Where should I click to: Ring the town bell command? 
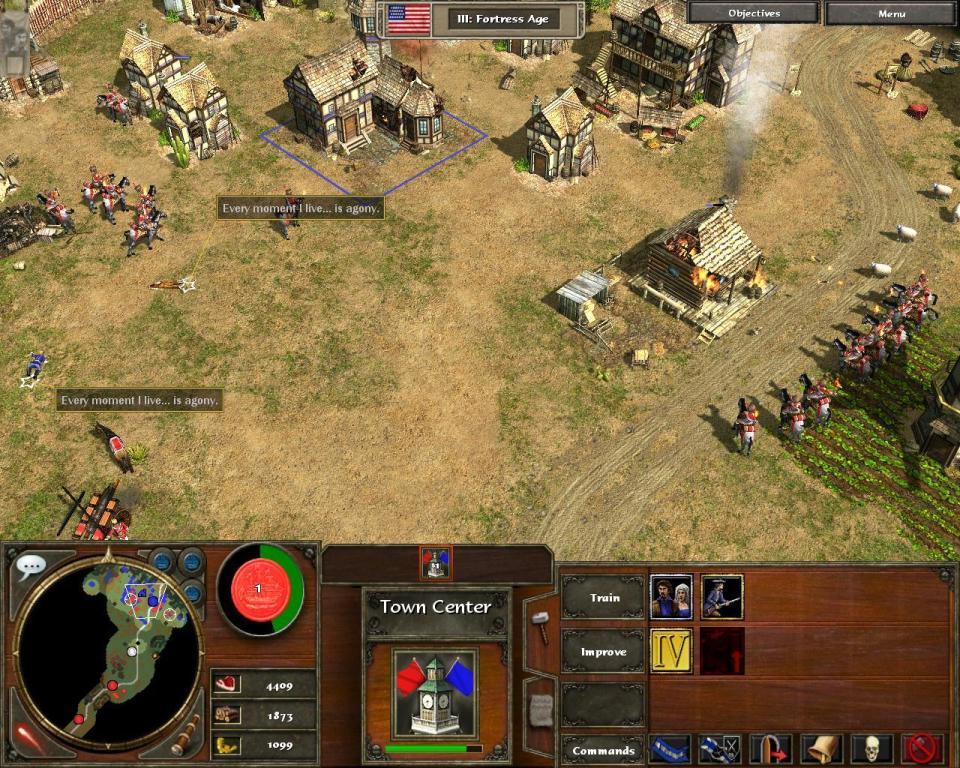click(820, 749)
